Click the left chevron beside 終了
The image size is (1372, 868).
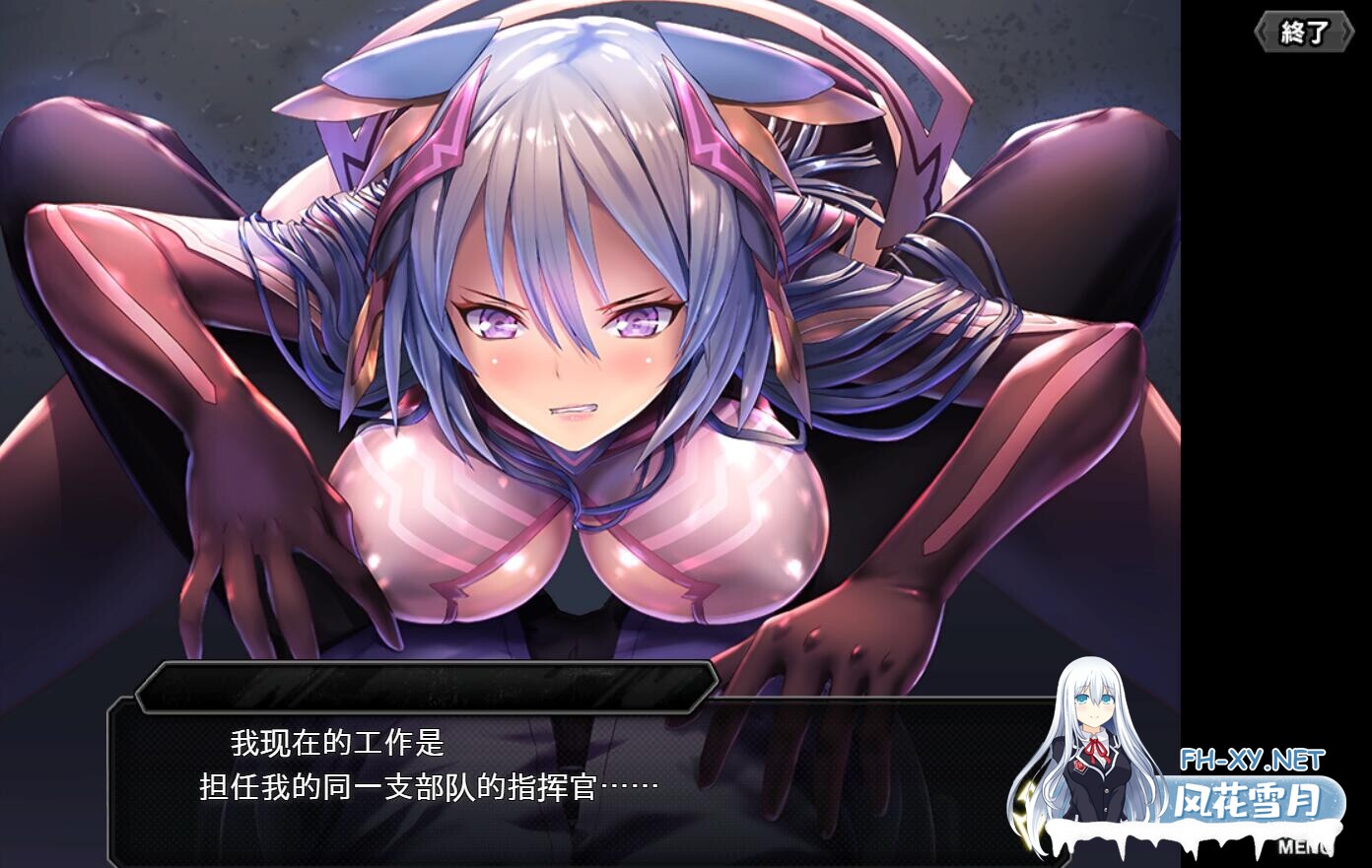1265,31
